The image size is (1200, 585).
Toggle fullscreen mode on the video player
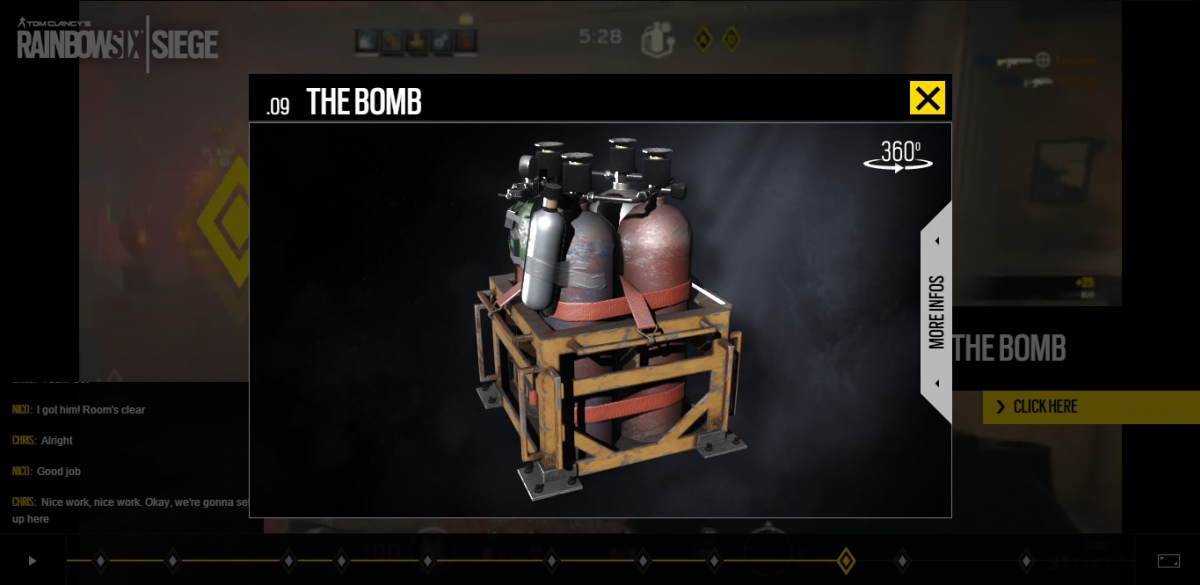[x=1168, y=561]
